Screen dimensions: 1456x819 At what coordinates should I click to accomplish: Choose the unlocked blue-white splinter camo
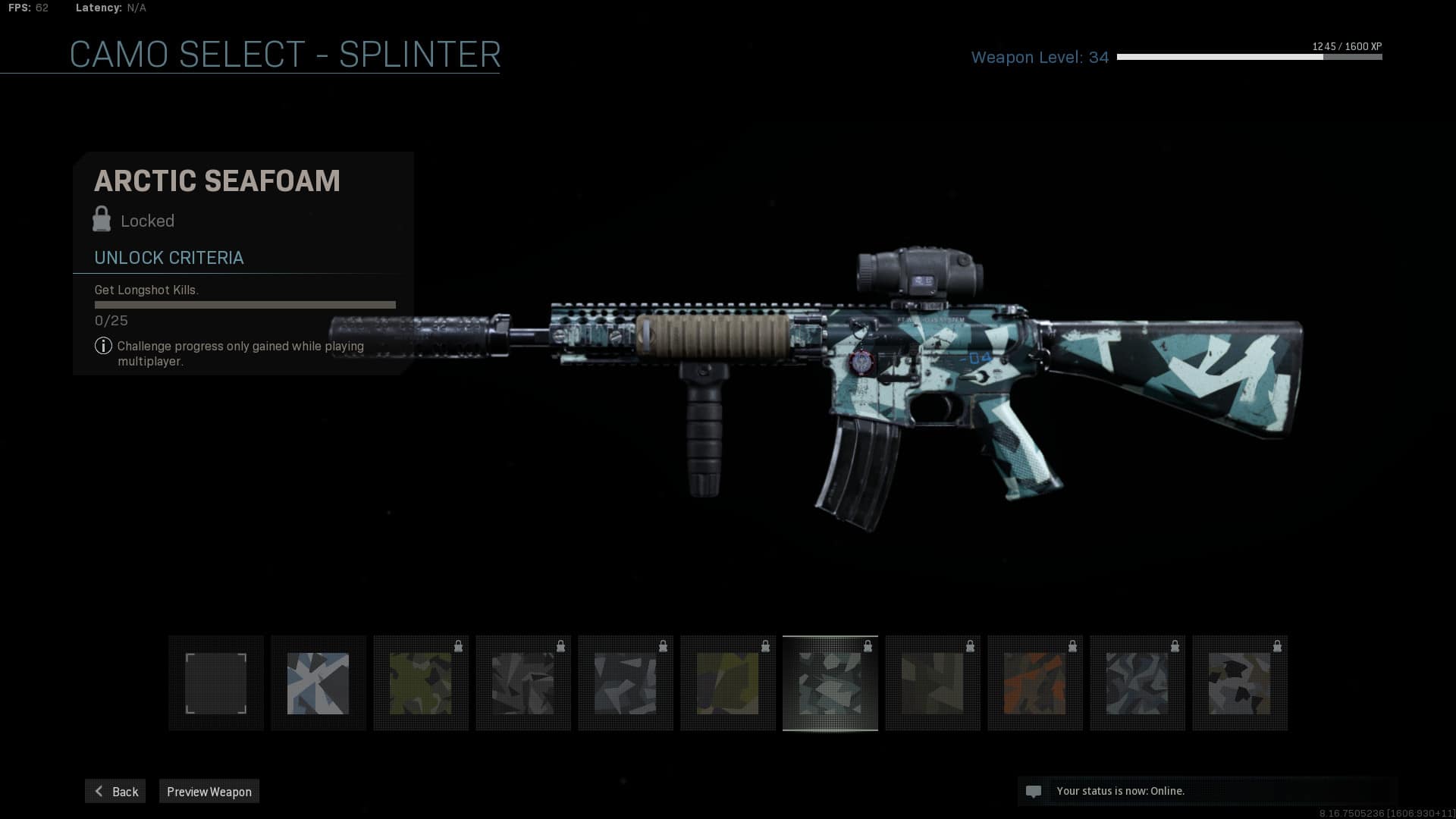click(318, 683)
